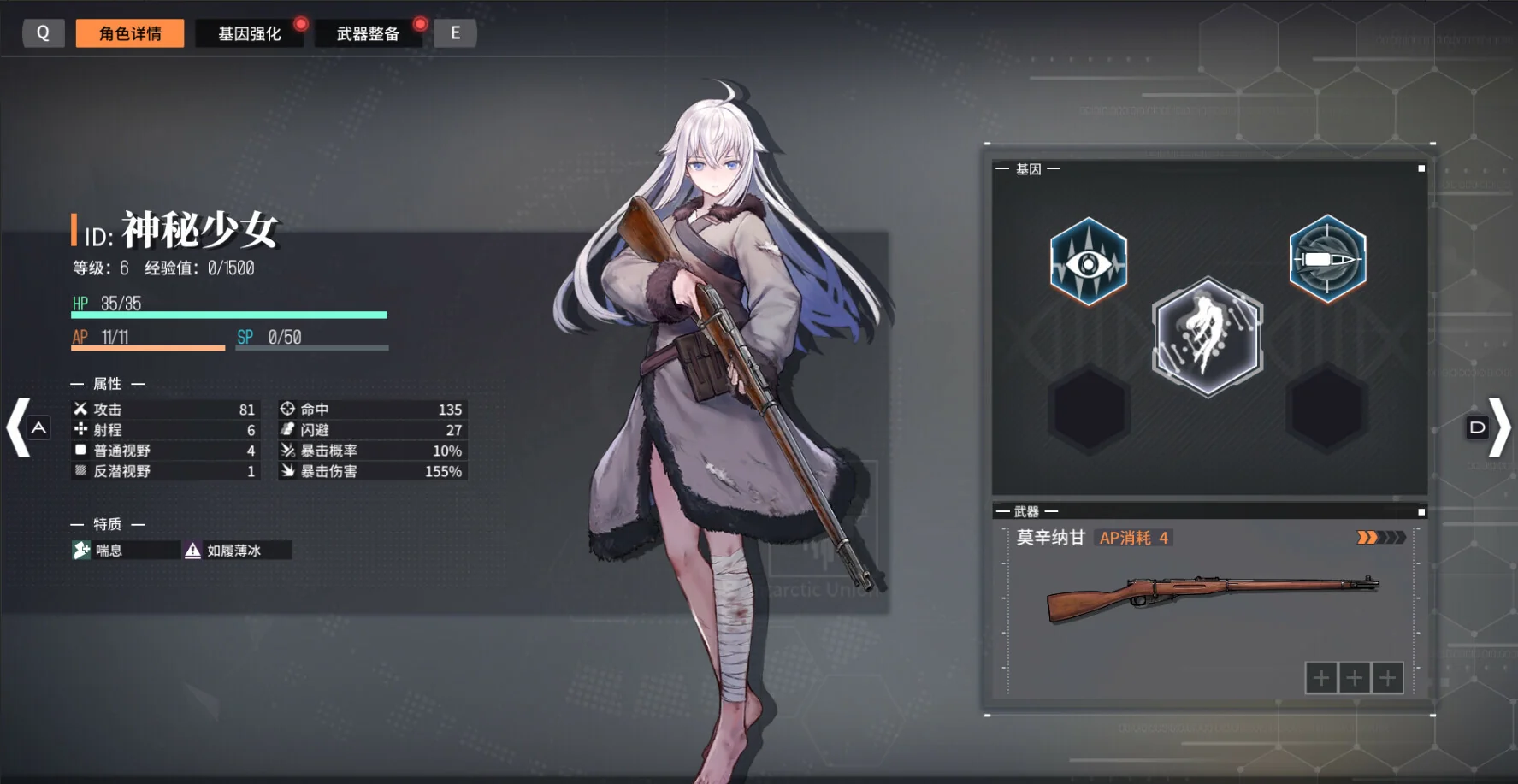1518x784 pixels.
Task: Expand to previous character with A arrow
Action: point(21,427)
